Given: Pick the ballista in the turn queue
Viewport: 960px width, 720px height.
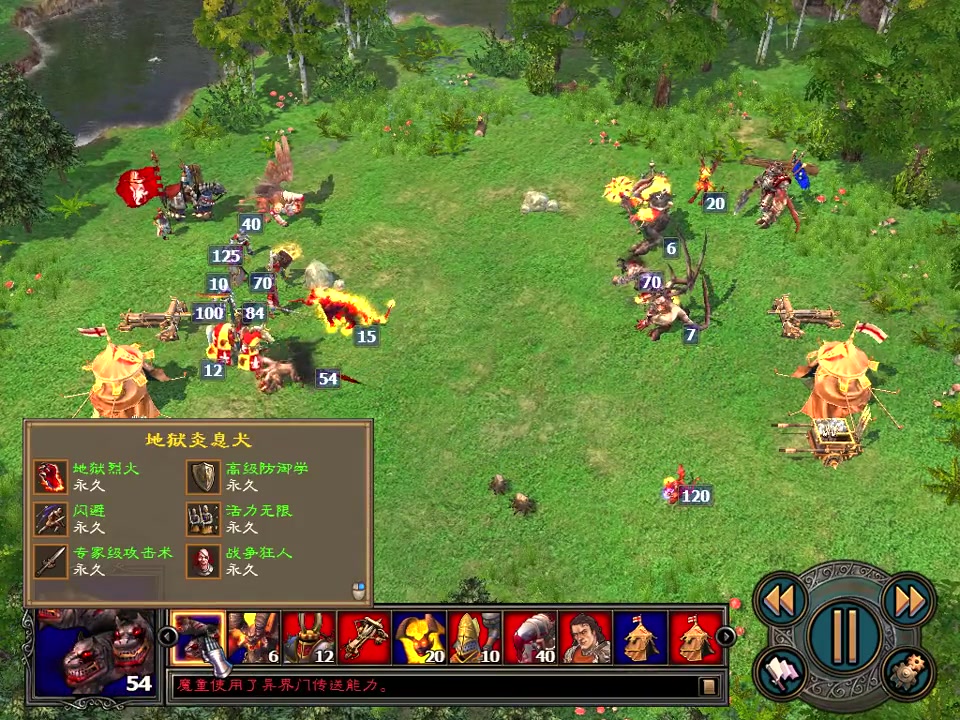Looking at the screenshot, I should point(364,637).
